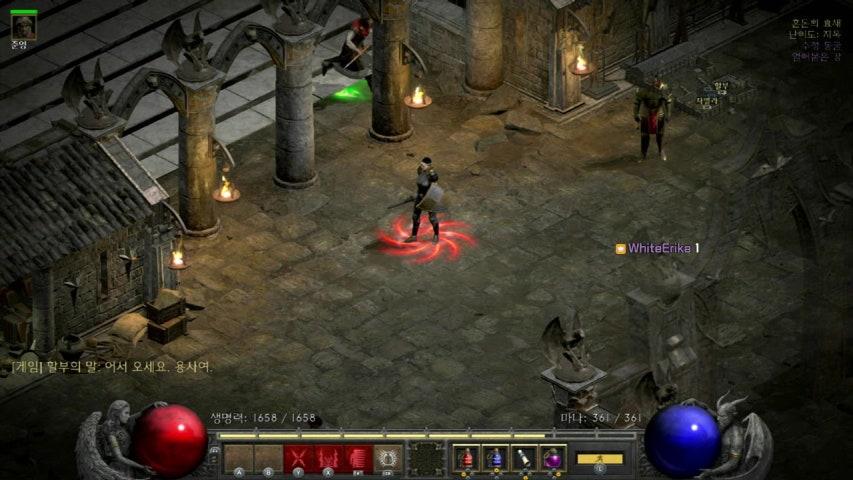Activate the red skill with horizontal stripes
This screenshot has width=853, height=480.
tap(357, 458)
